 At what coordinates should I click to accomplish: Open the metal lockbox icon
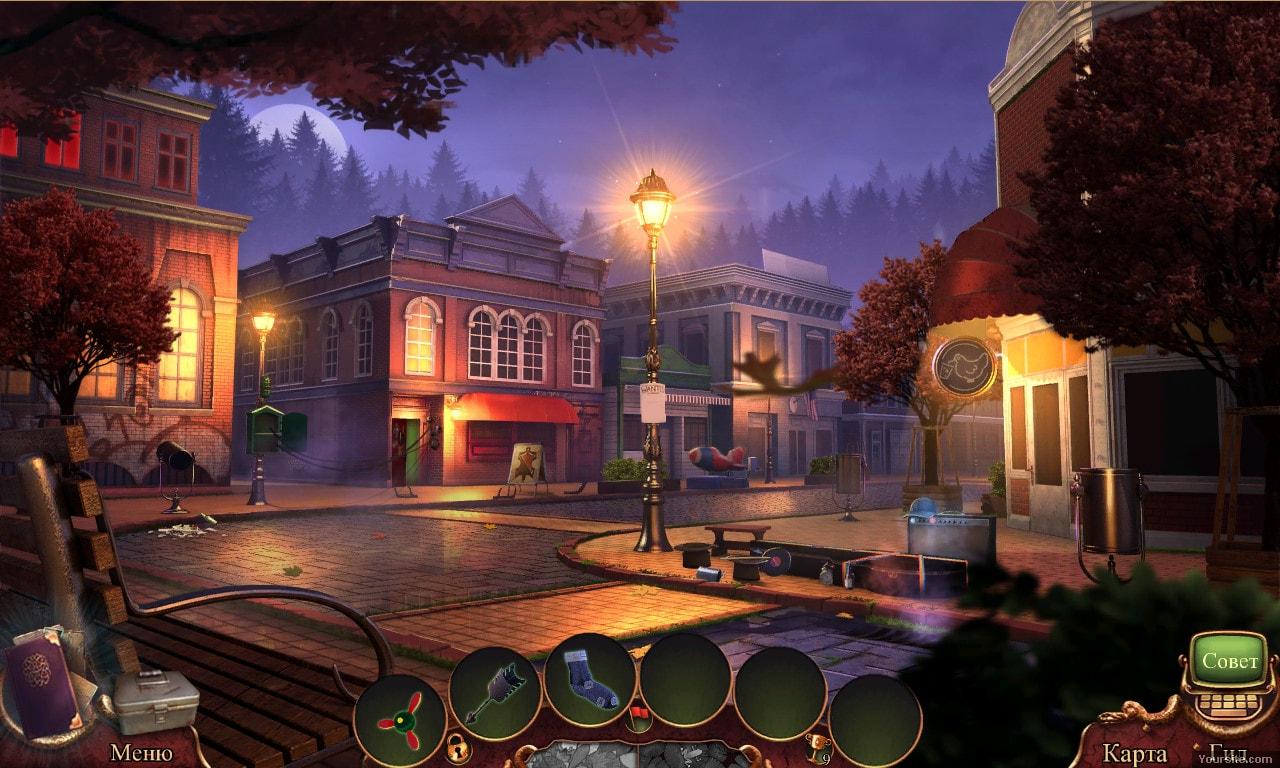point(153,700)
